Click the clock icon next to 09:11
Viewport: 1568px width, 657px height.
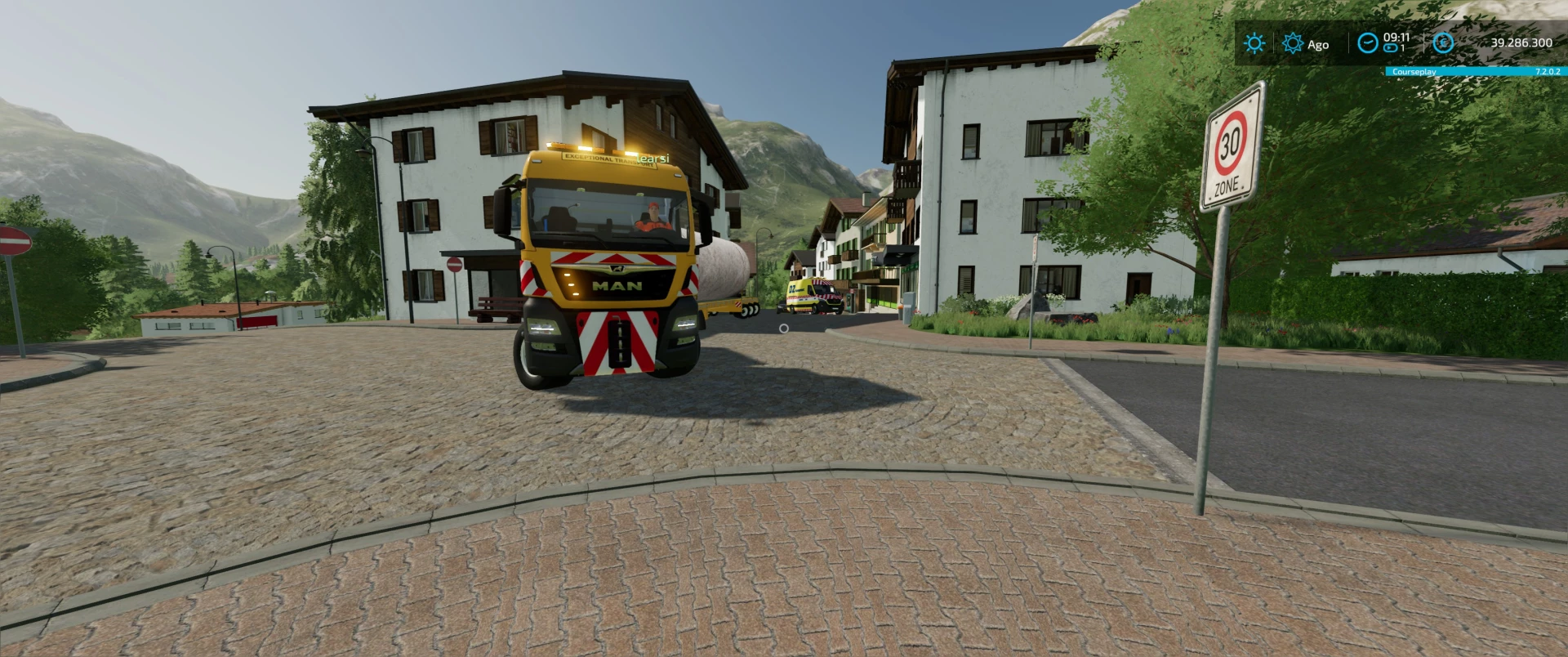tap(1369, 42)
